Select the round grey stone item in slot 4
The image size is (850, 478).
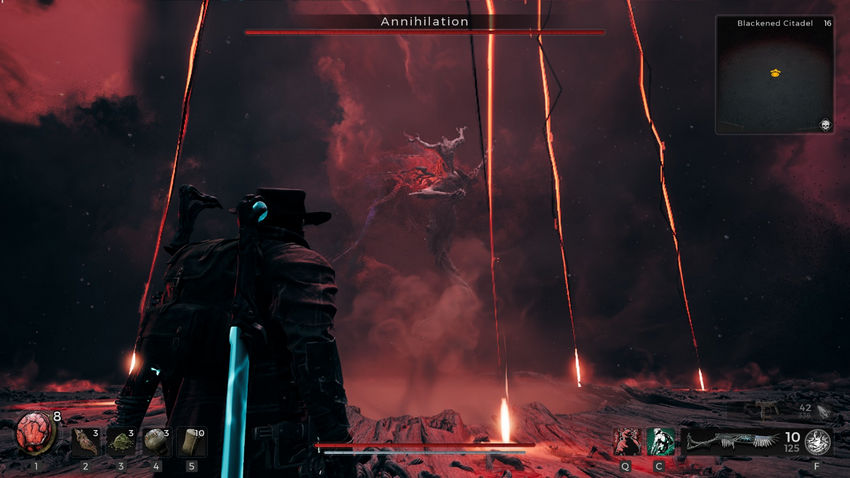click(156, 442)
